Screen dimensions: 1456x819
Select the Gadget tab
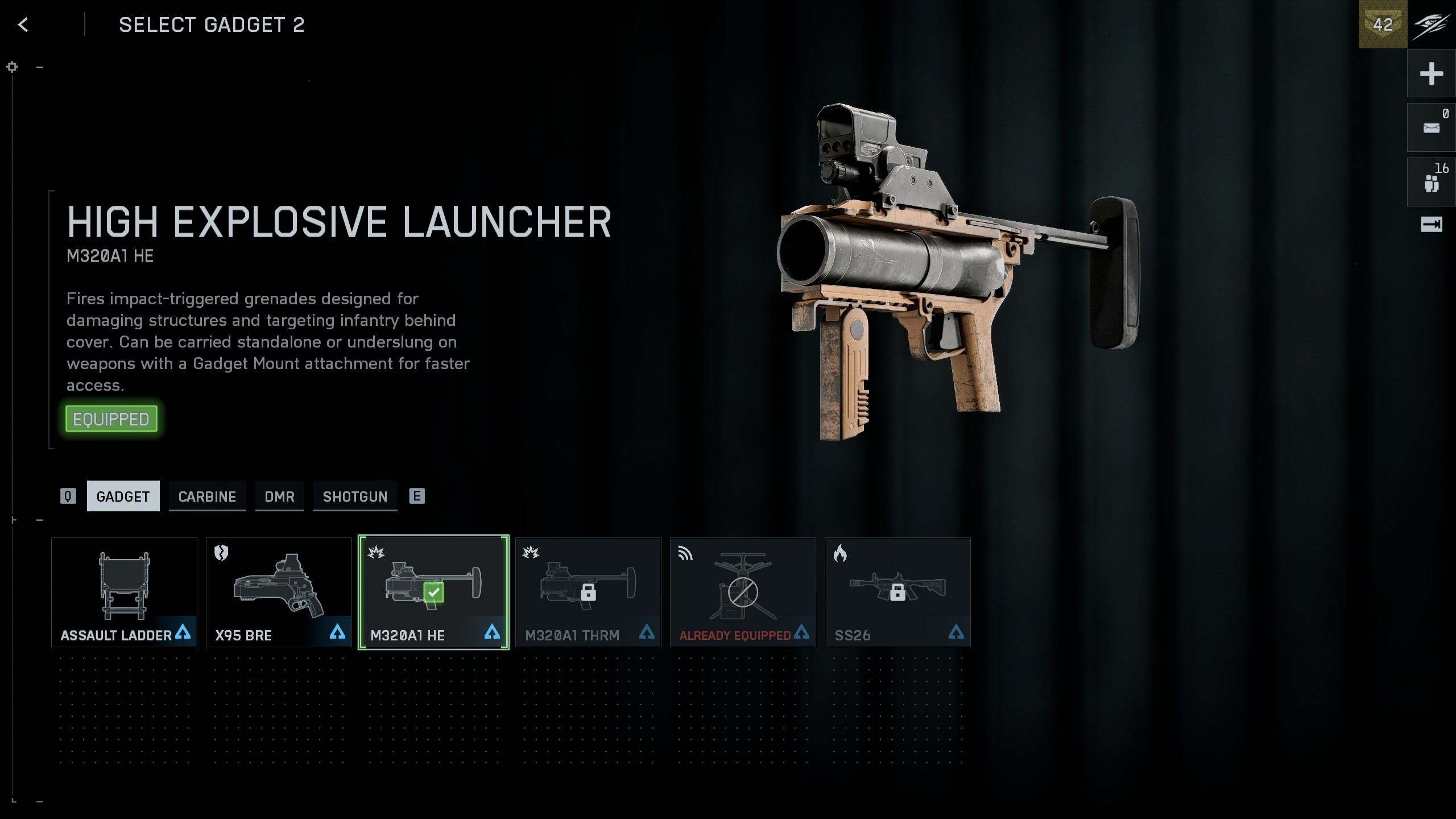click(x=123, y=497)
